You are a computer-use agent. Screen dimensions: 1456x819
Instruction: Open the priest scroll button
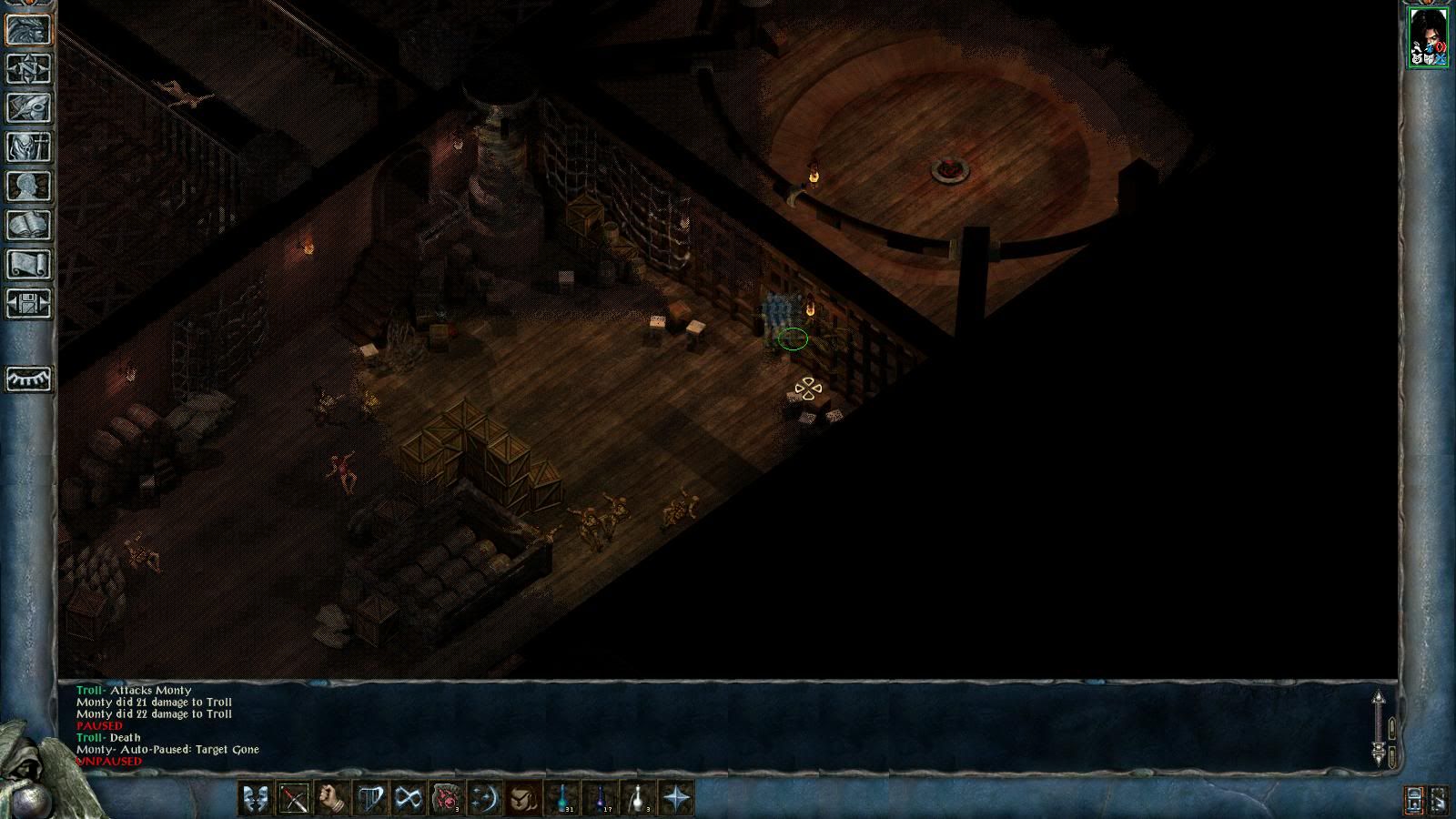point(28,264)
